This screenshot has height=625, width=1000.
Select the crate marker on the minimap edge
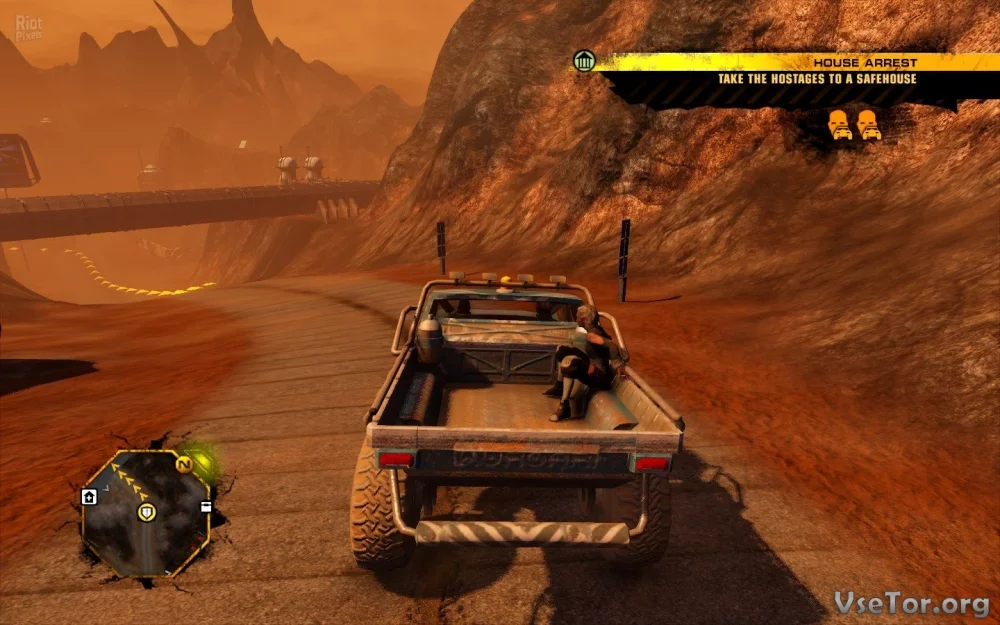coord(206,506)
